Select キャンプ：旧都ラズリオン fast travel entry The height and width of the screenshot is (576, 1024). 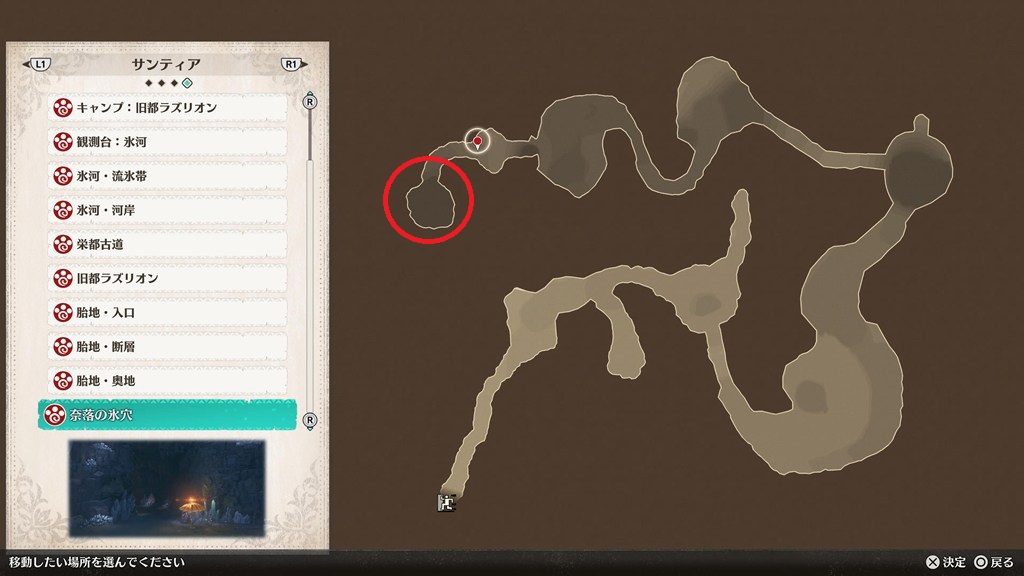click(167, 107)
